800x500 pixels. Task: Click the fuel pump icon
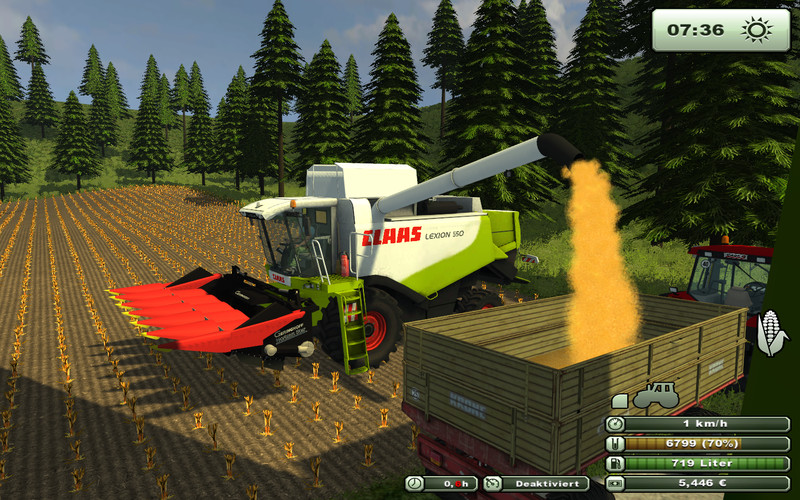(617, 464)
